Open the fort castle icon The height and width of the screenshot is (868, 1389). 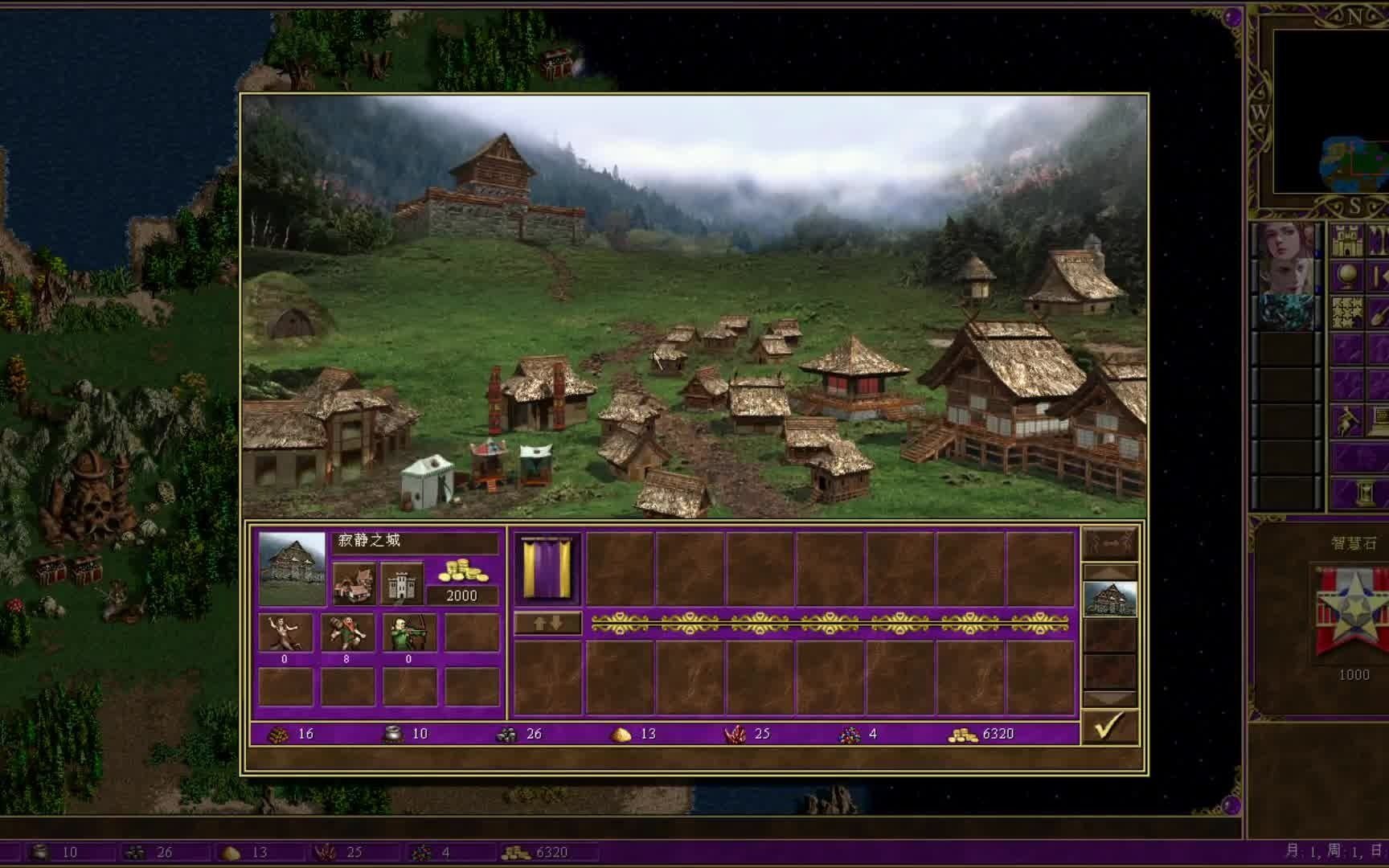(x=401, y=583)
